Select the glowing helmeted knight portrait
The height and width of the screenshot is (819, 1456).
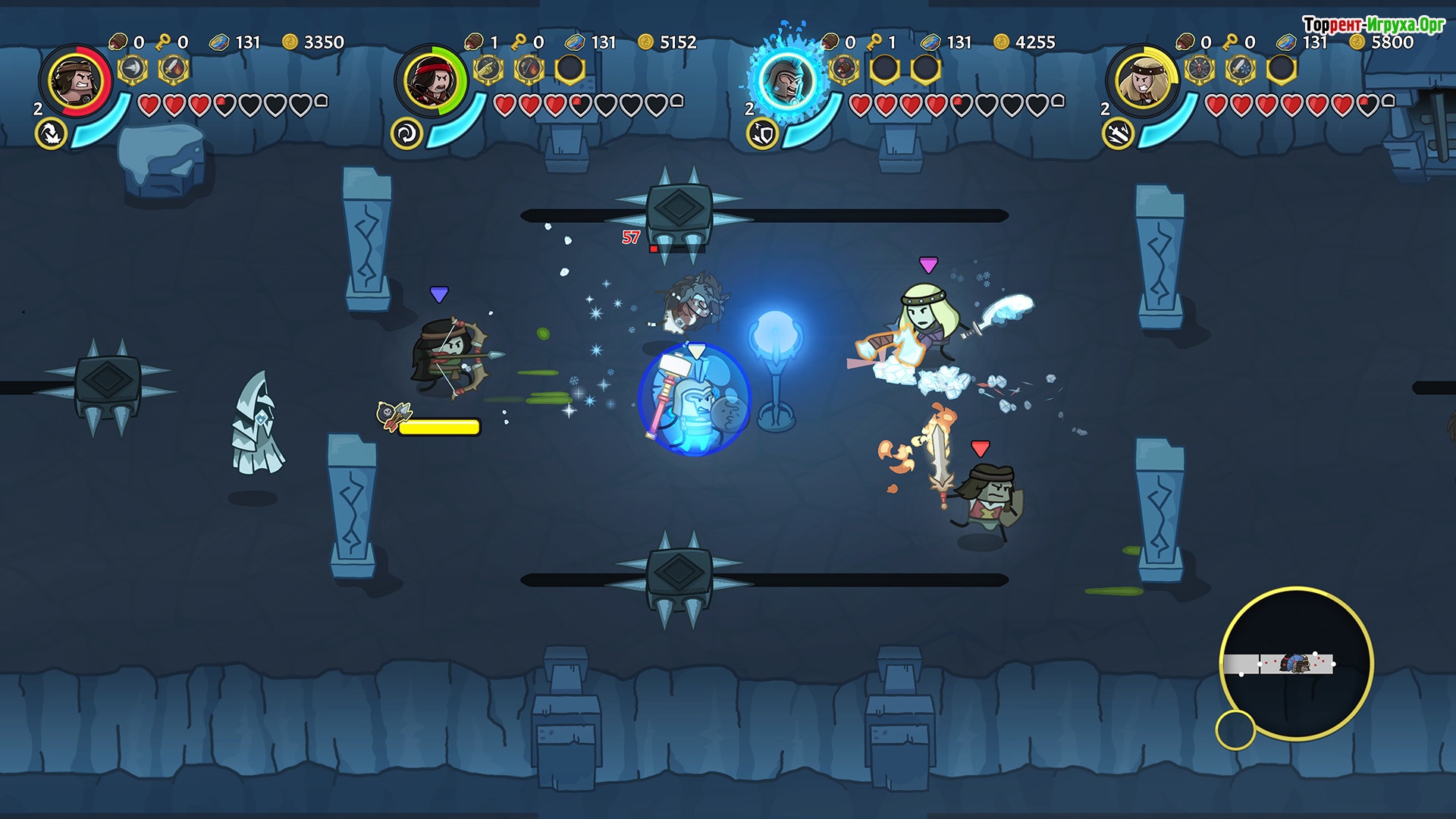point(787,80)
